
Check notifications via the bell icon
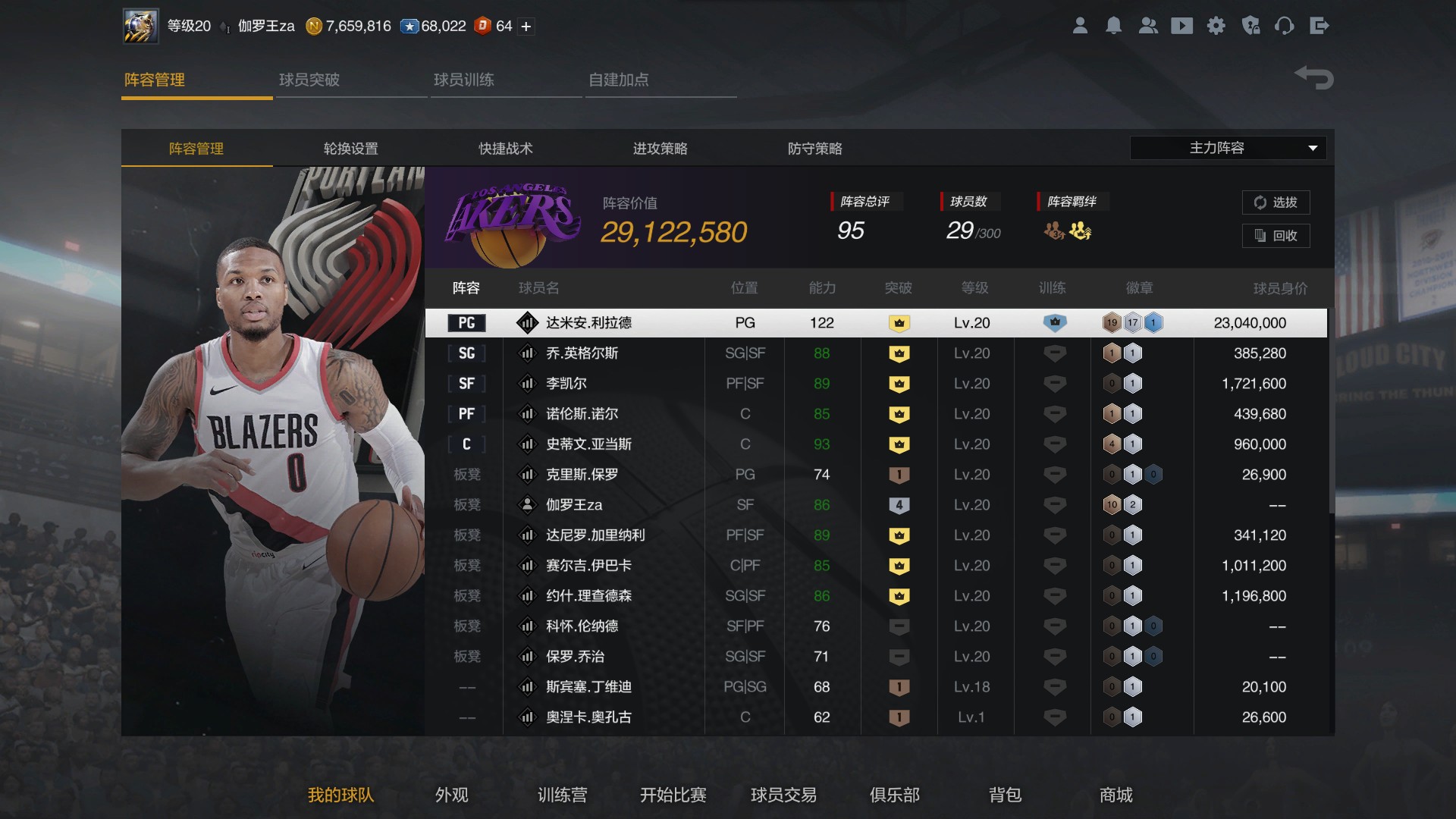1114,25
